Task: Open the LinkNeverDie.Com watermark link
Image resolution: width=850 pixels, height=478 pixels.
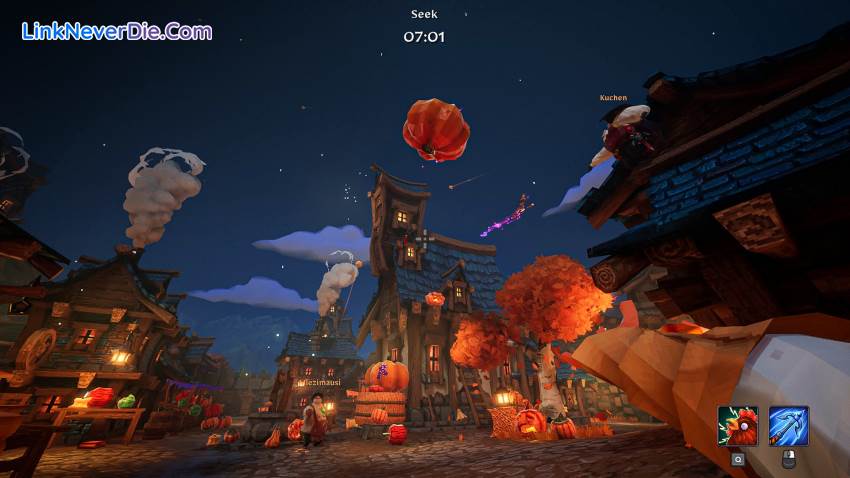Action: (x=117, y=31)
